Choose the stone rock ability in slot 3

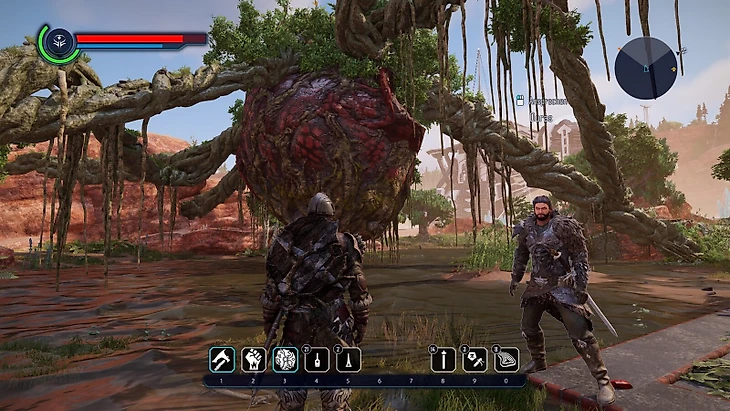click(285, 359)
